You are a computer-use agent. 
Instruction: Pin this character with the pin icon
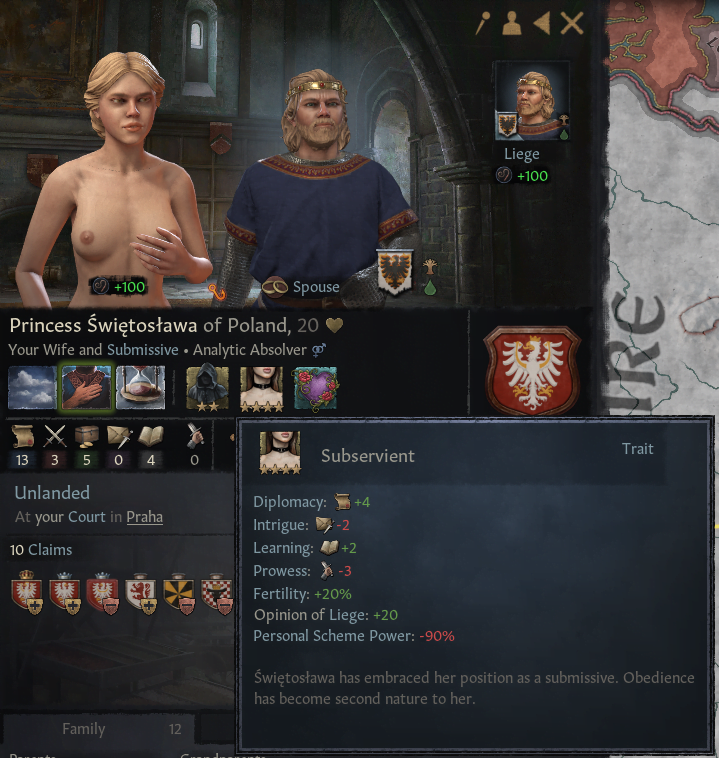(x=483, y=23)
